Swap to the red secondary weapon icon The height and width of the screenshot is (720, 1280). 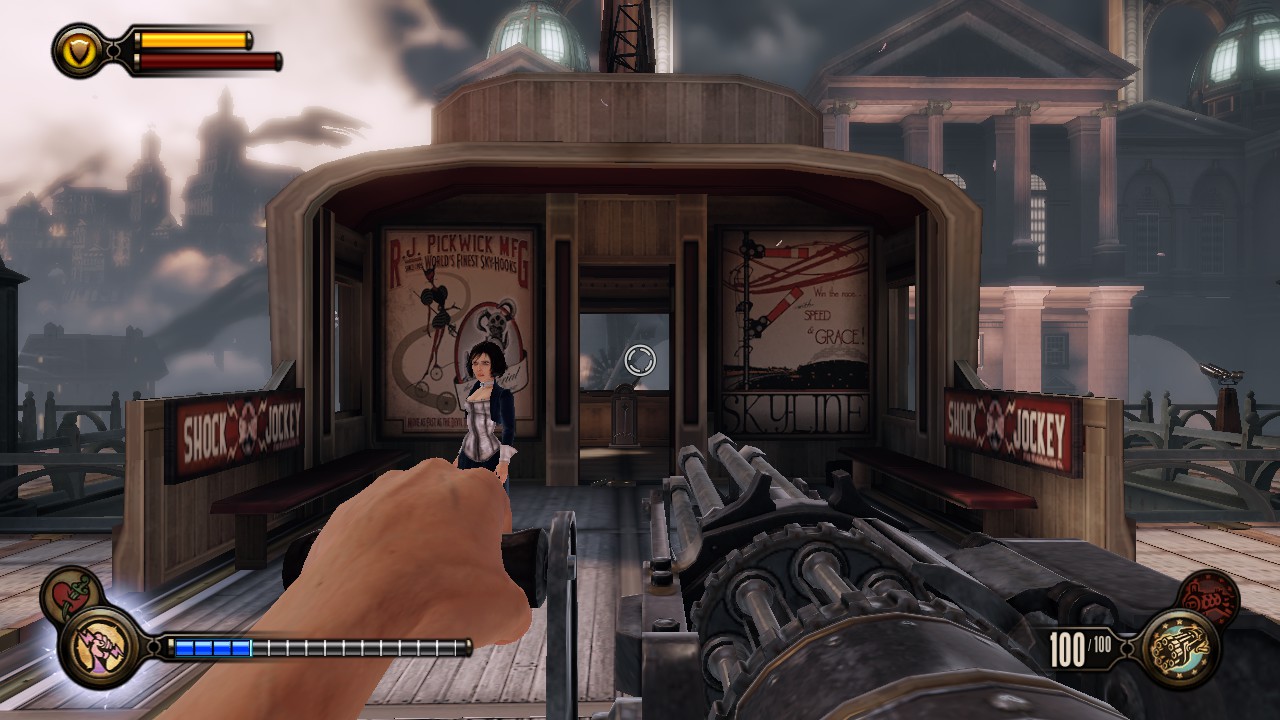(1209, 598)
